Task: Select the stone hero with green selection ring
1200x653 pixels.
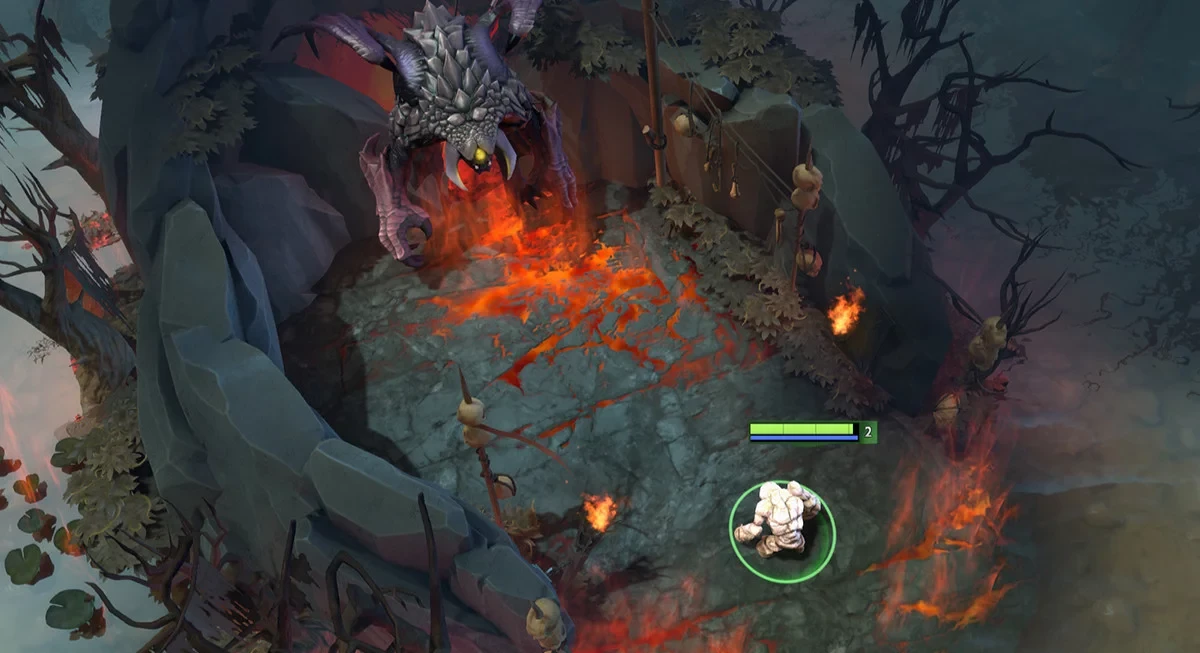Action: (780, 520)
